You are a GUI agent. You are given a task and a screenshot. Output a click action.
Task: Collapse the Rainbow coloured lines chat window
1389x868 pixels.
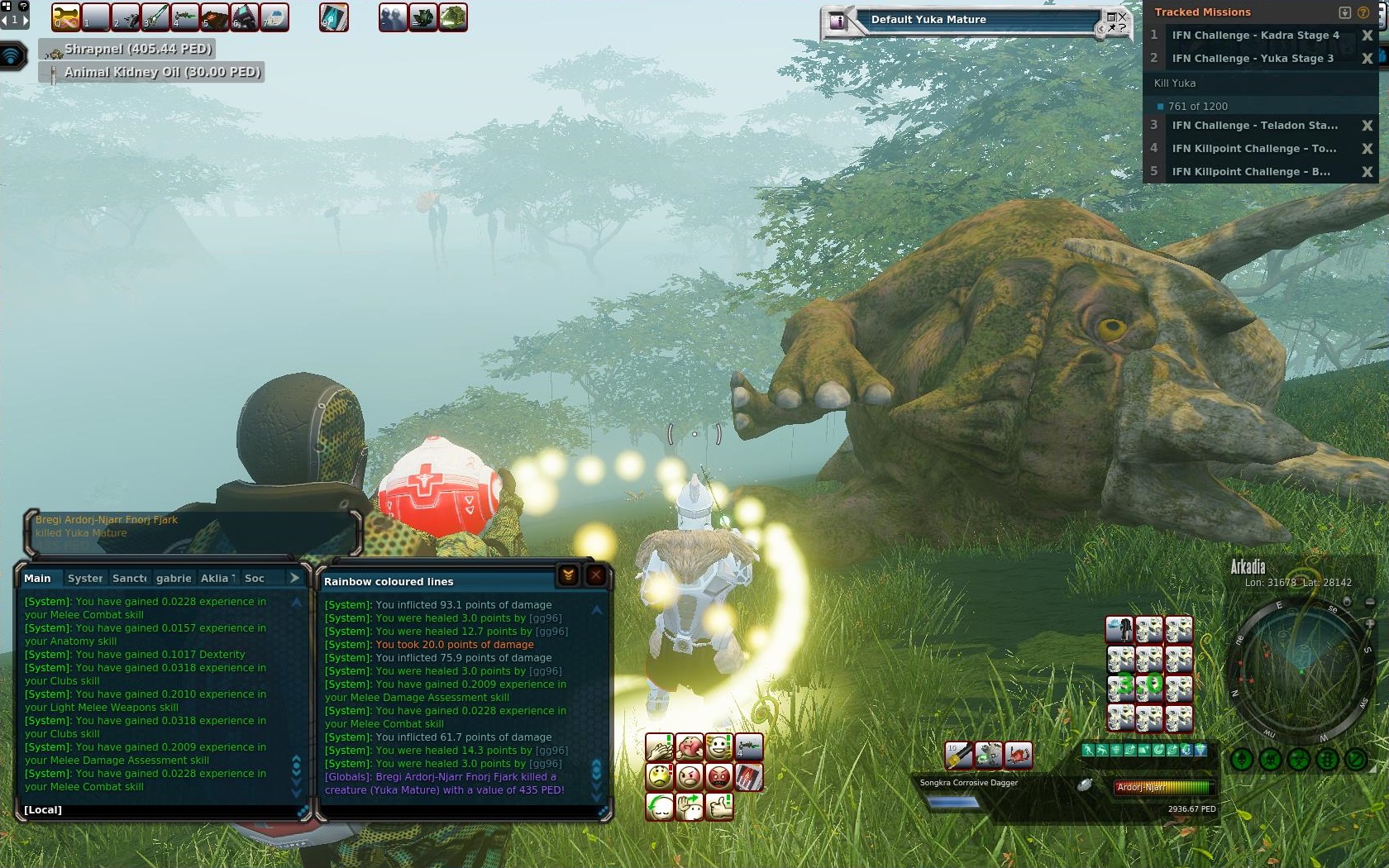568,575
